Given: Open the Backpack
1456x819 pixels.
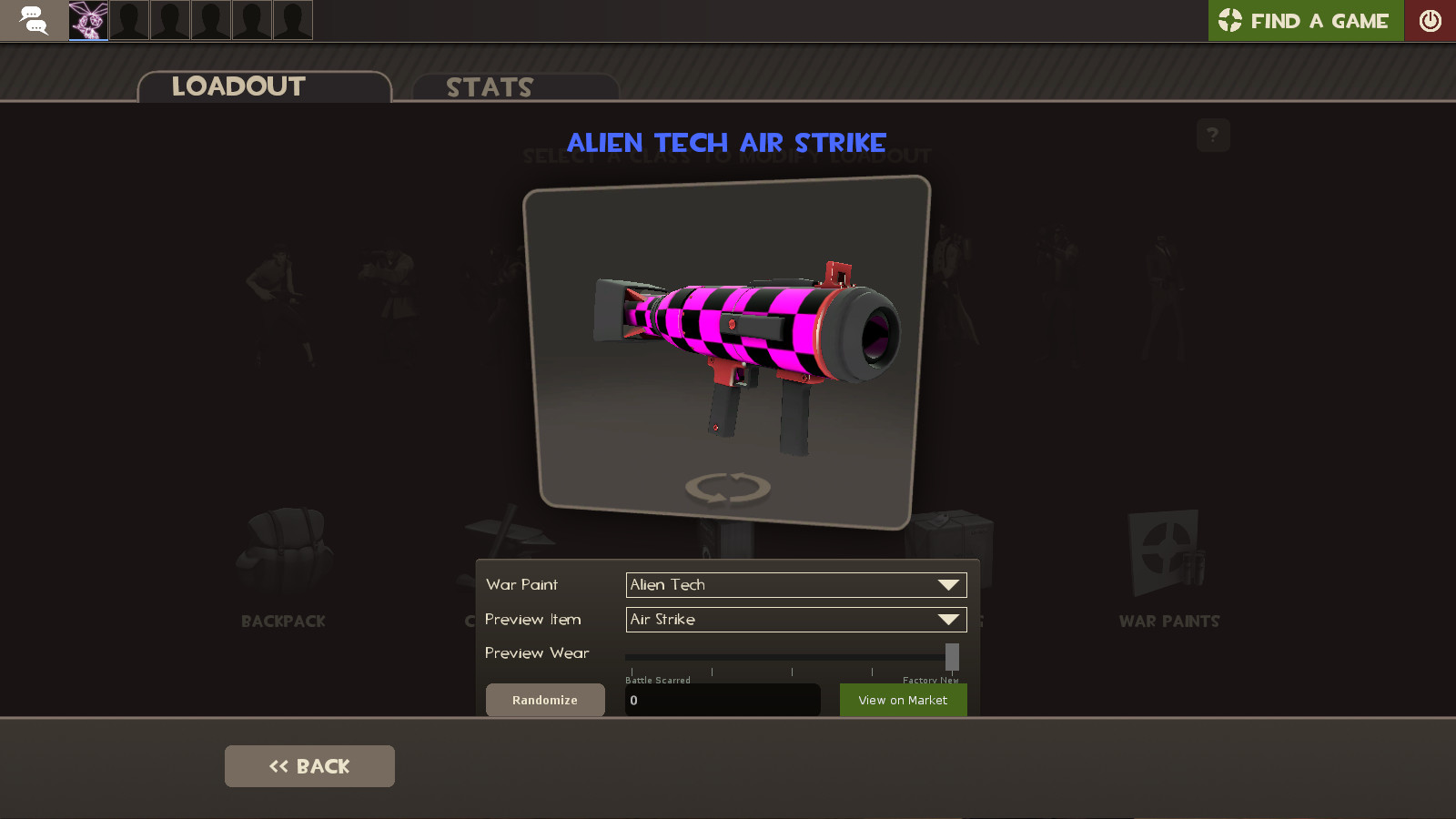Looking at the screenshot, I should click(282, 564).
